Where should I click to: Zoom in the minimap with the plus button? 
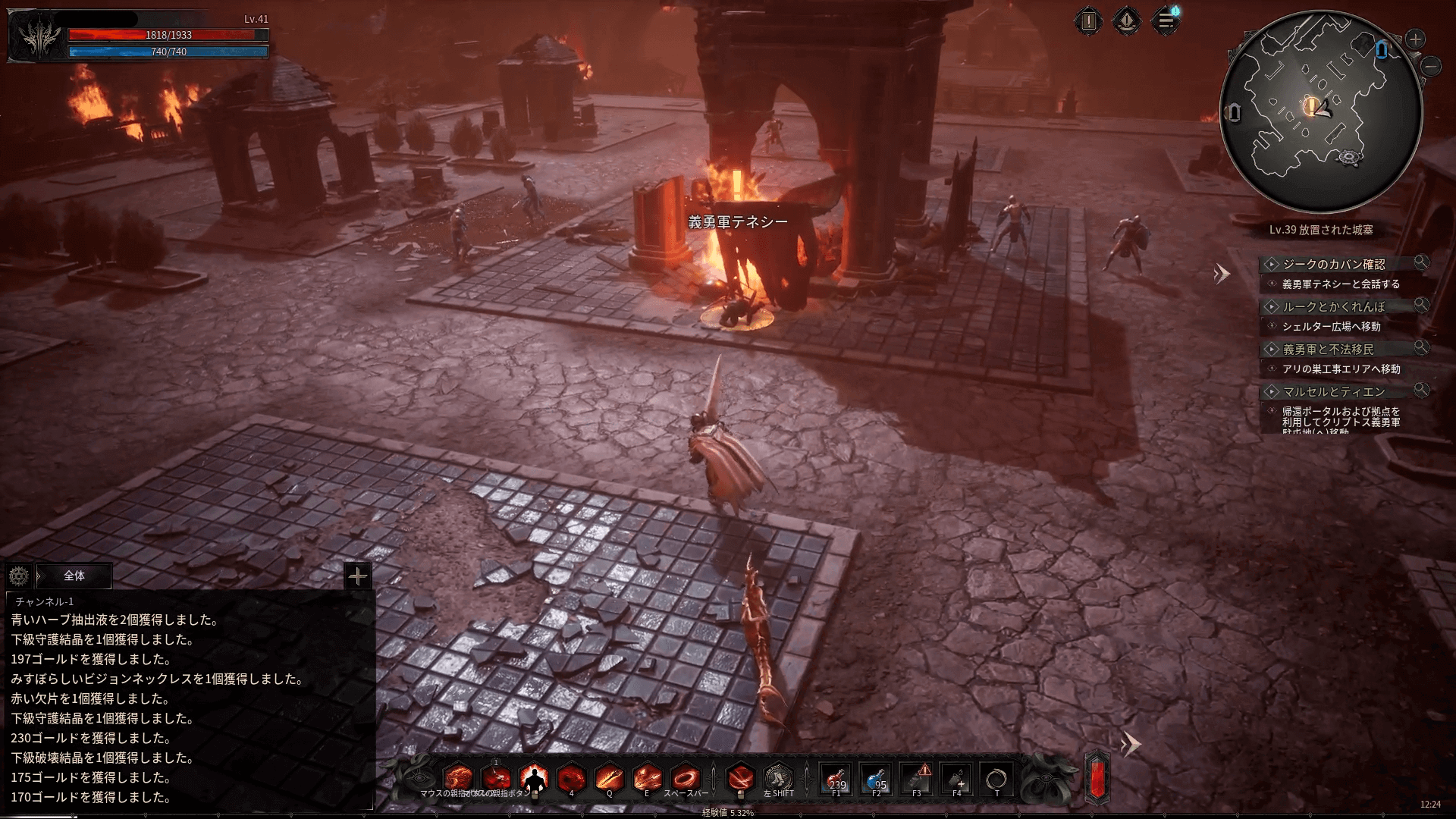pos(1415,39)
